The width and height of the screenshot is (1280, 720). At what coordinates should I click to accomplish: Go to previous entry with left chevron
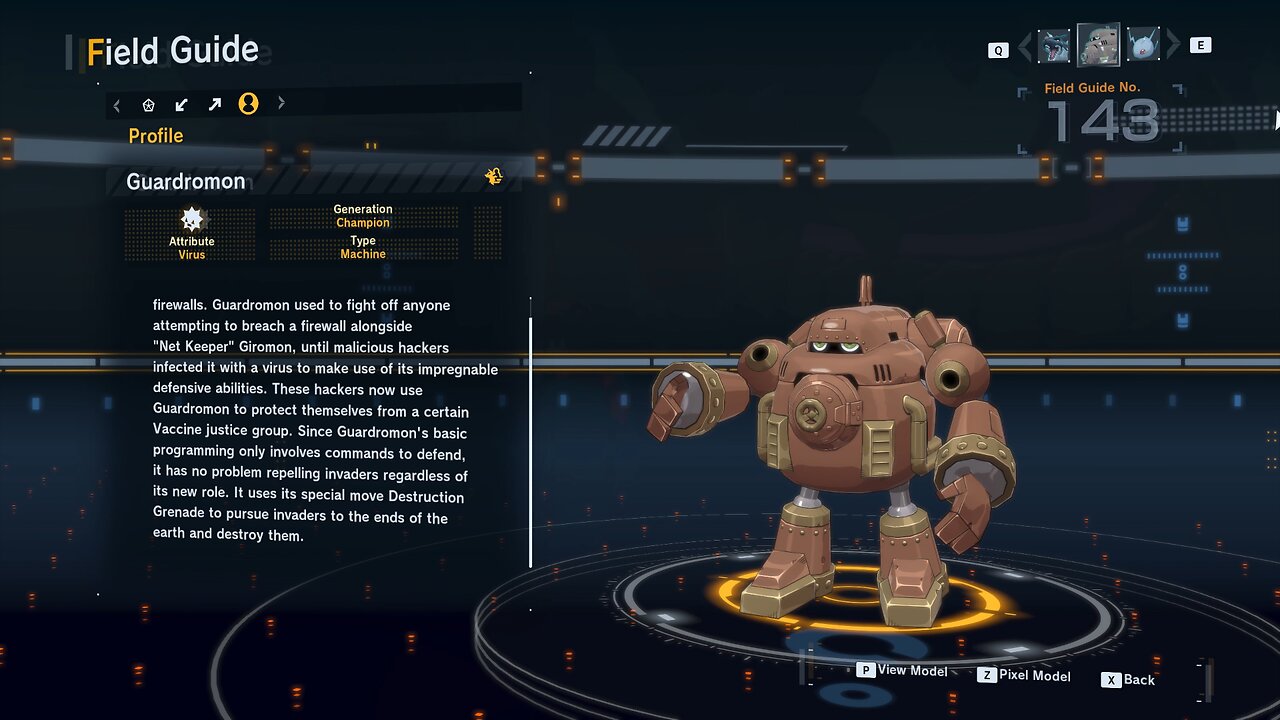click(x=1025, y=47)
